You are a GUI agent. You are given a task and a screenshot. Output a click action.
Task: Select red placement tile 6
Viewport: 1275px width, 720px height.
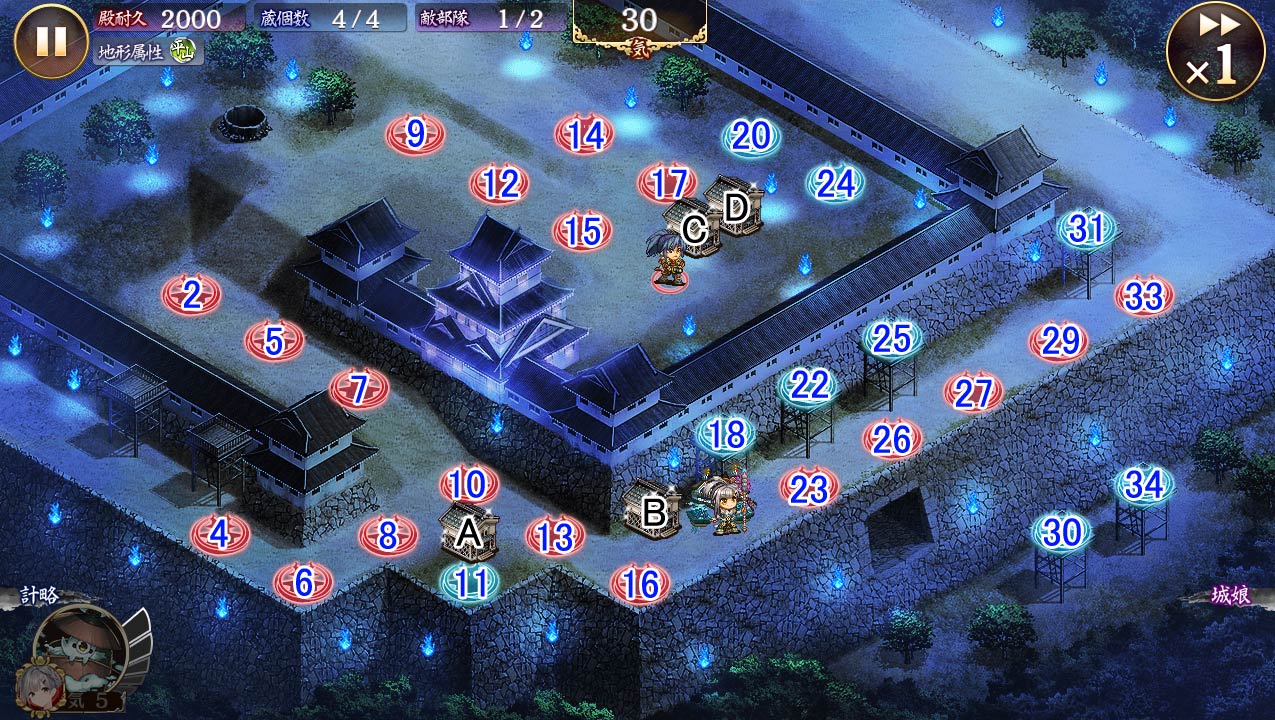point(303,582)
